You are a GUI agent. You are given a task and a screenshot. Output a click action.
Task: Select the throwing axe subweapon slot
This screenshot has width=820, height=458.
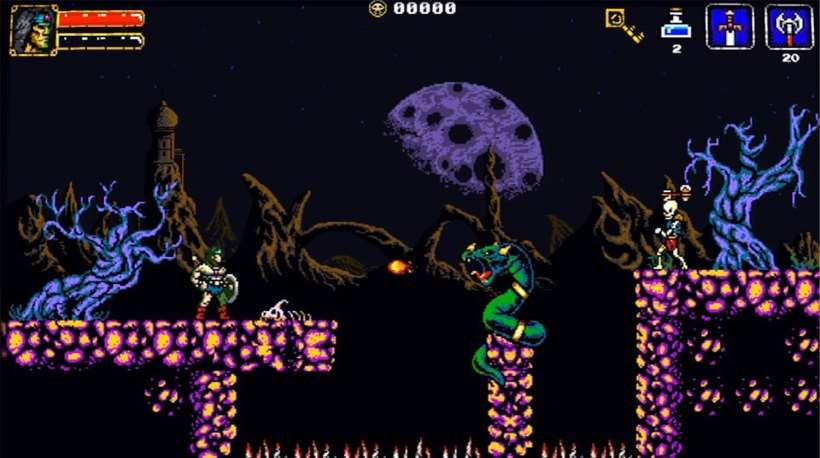[x=789, y=26]
